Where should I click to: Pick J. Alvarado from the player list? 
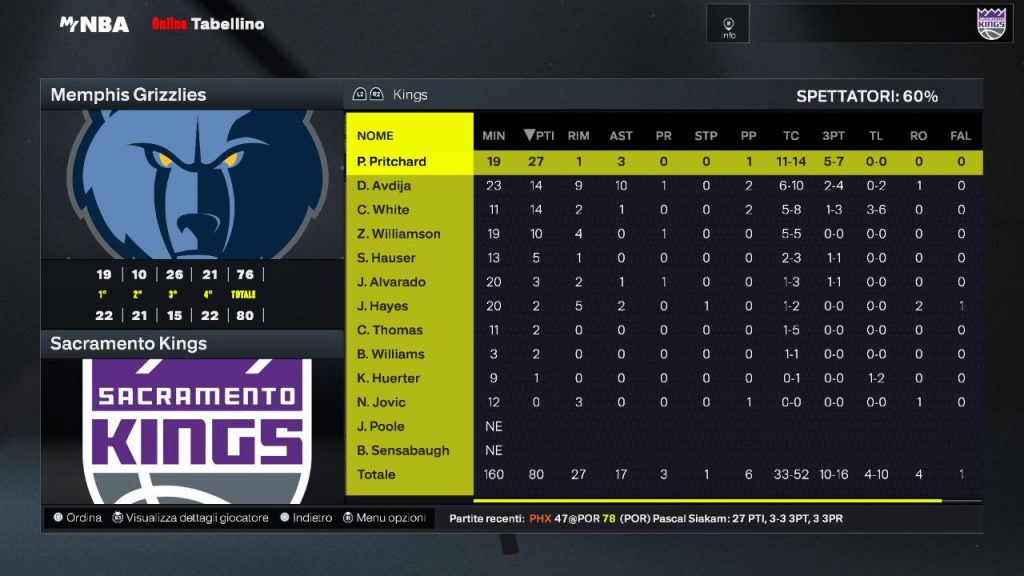[x=391, y=282]
